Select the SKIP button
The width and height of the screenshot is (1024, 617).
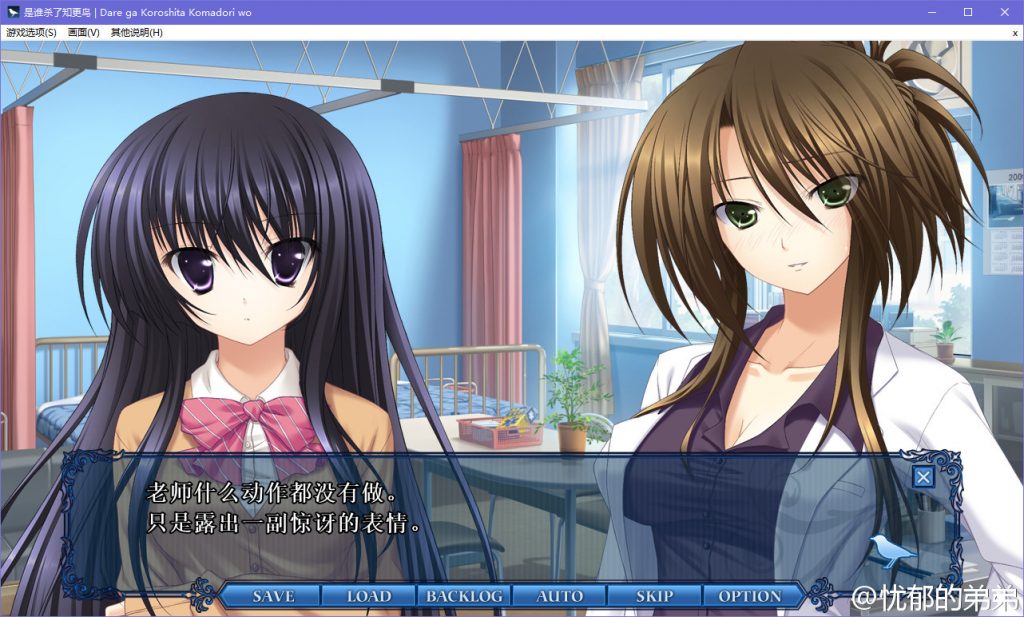pos(655,596)
